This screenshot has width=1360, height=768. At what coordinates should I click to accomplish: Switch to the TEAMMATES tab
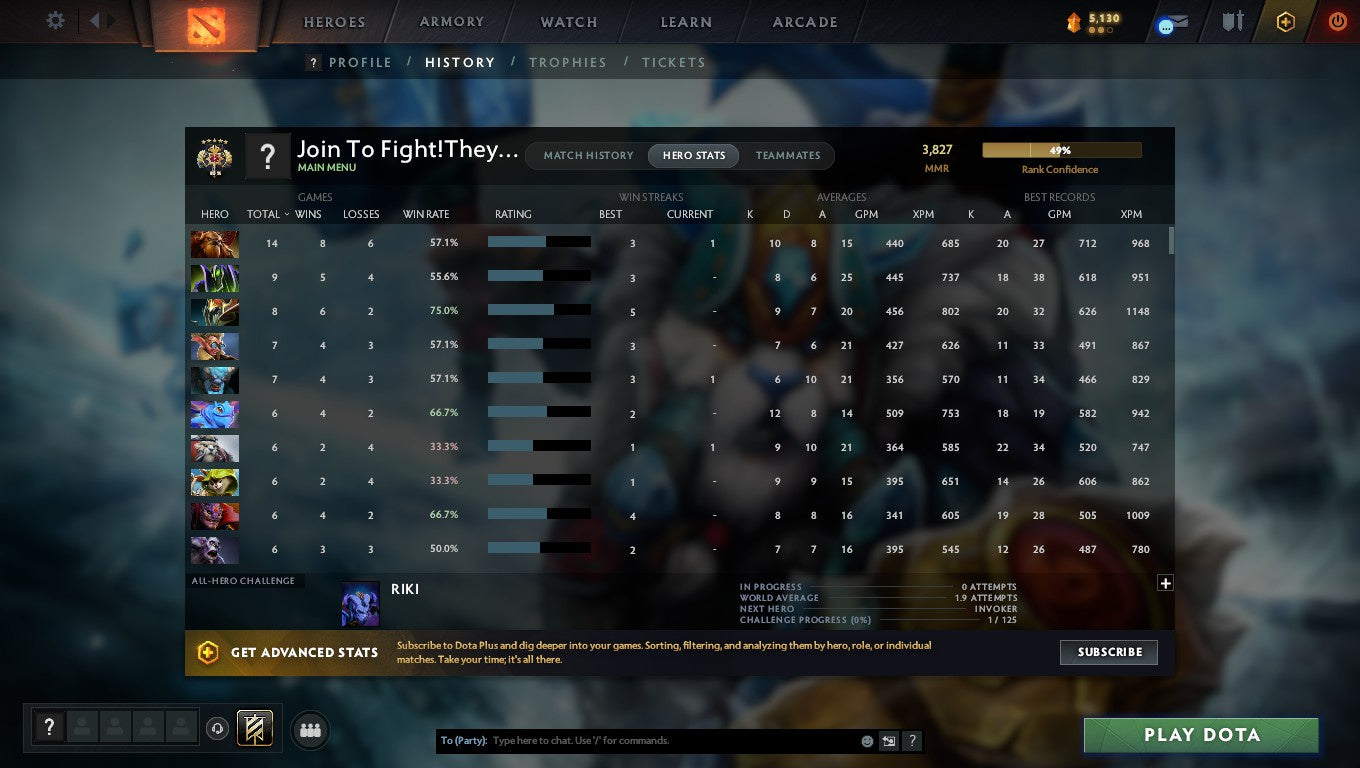788,155
